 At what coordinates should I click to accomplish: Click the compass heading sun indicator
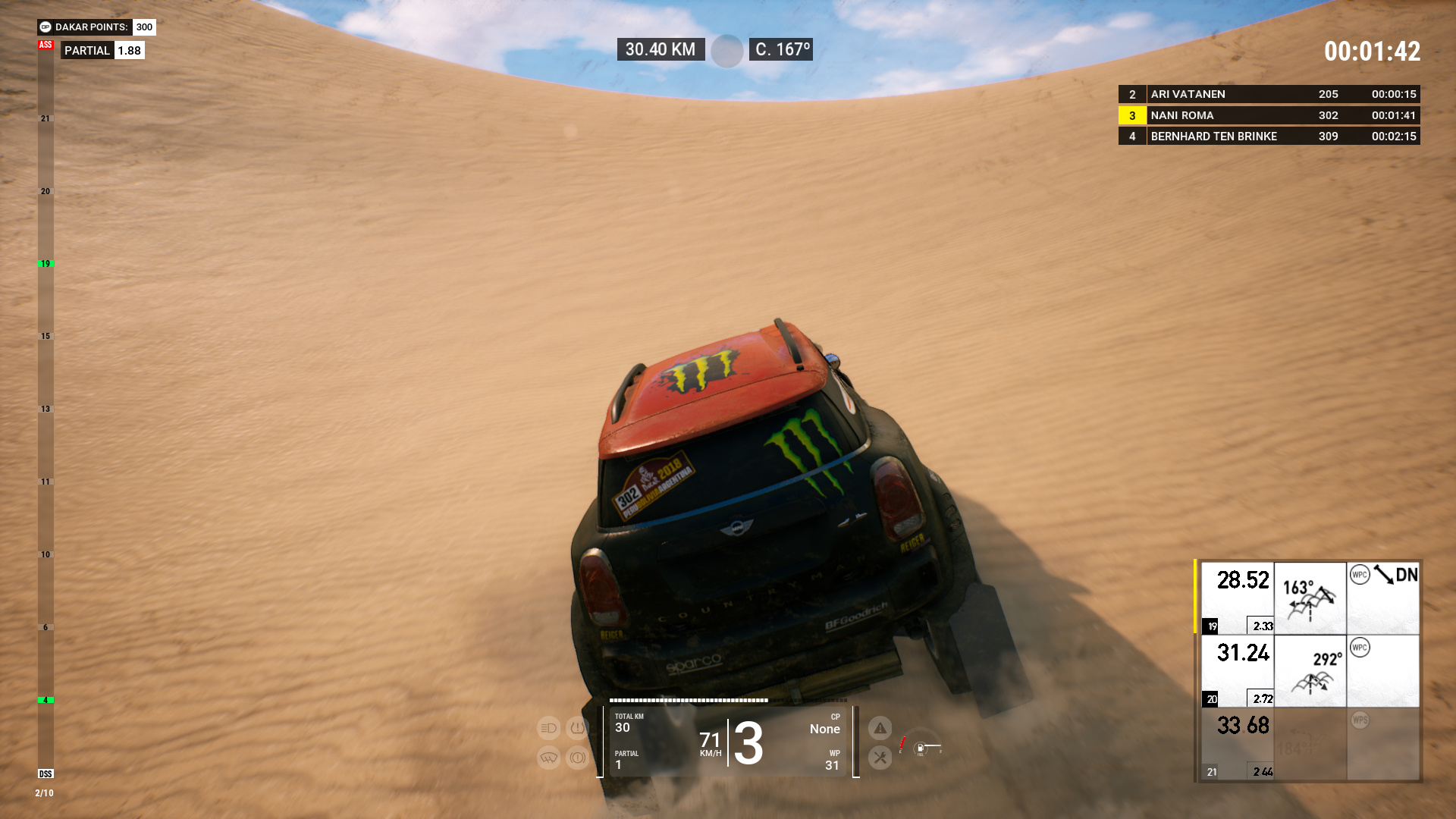(x=726, y=51)
